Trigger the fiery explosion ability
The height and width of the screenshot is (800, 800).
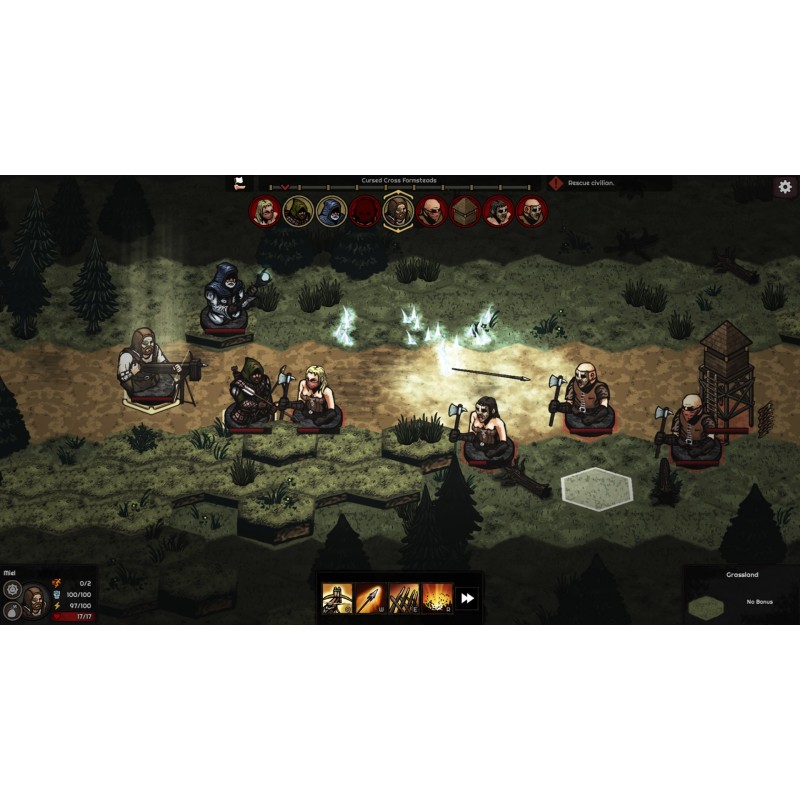coord(436,598)
